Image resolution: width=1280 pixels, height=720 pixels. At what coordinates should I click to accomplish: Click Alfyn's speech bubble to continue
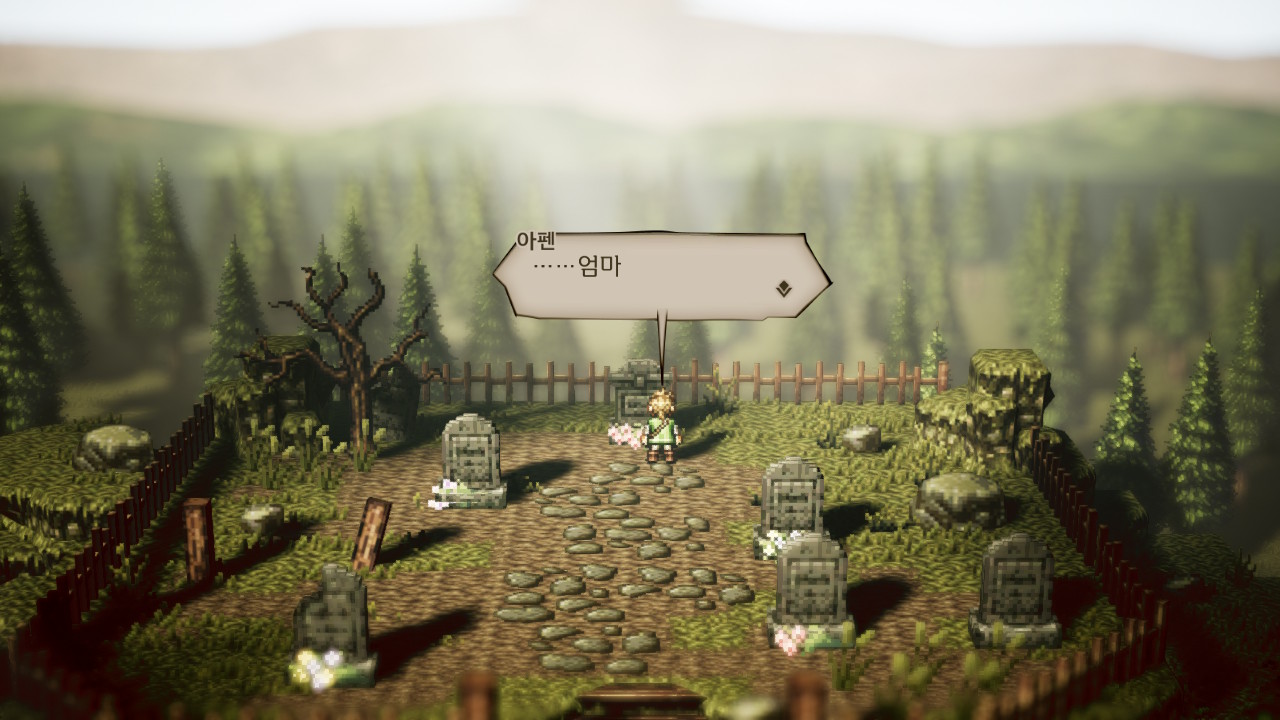click(x=660, y=275)
